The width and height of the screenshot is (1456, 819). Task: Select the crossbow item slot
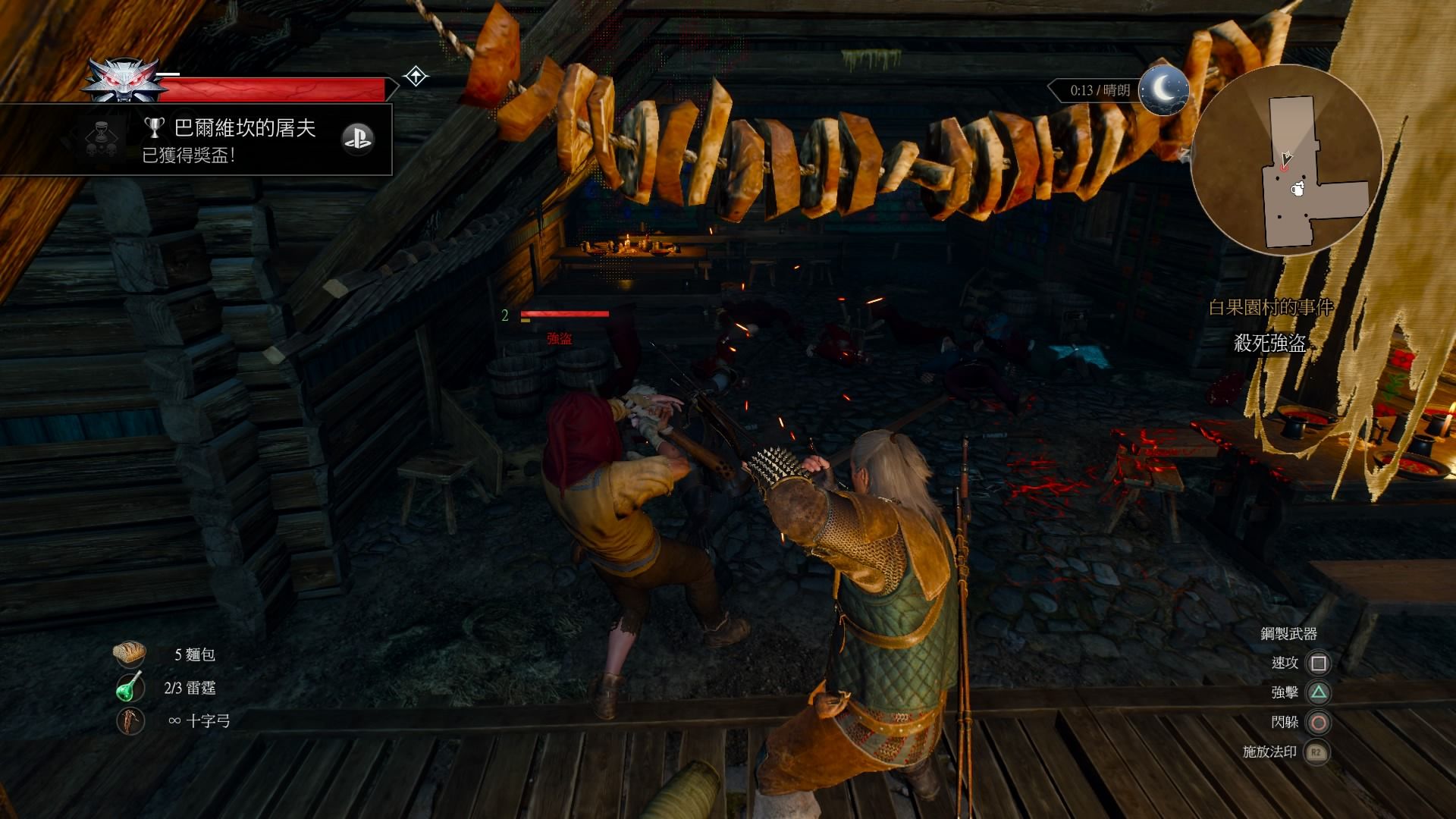pyautogui.click(x=130, y=720)
